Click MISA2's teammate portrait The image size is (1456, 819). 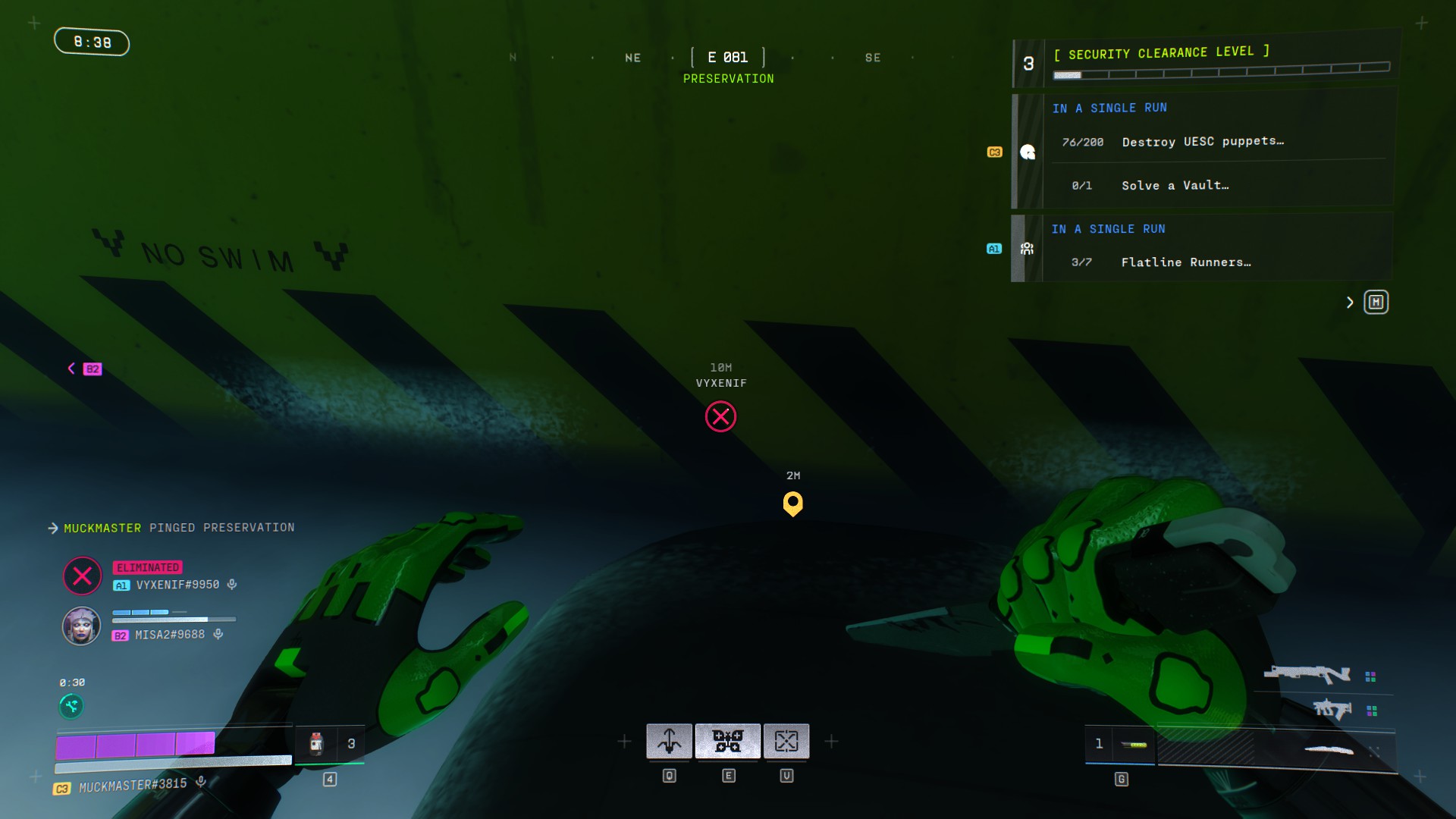click(x=81, y=626)
